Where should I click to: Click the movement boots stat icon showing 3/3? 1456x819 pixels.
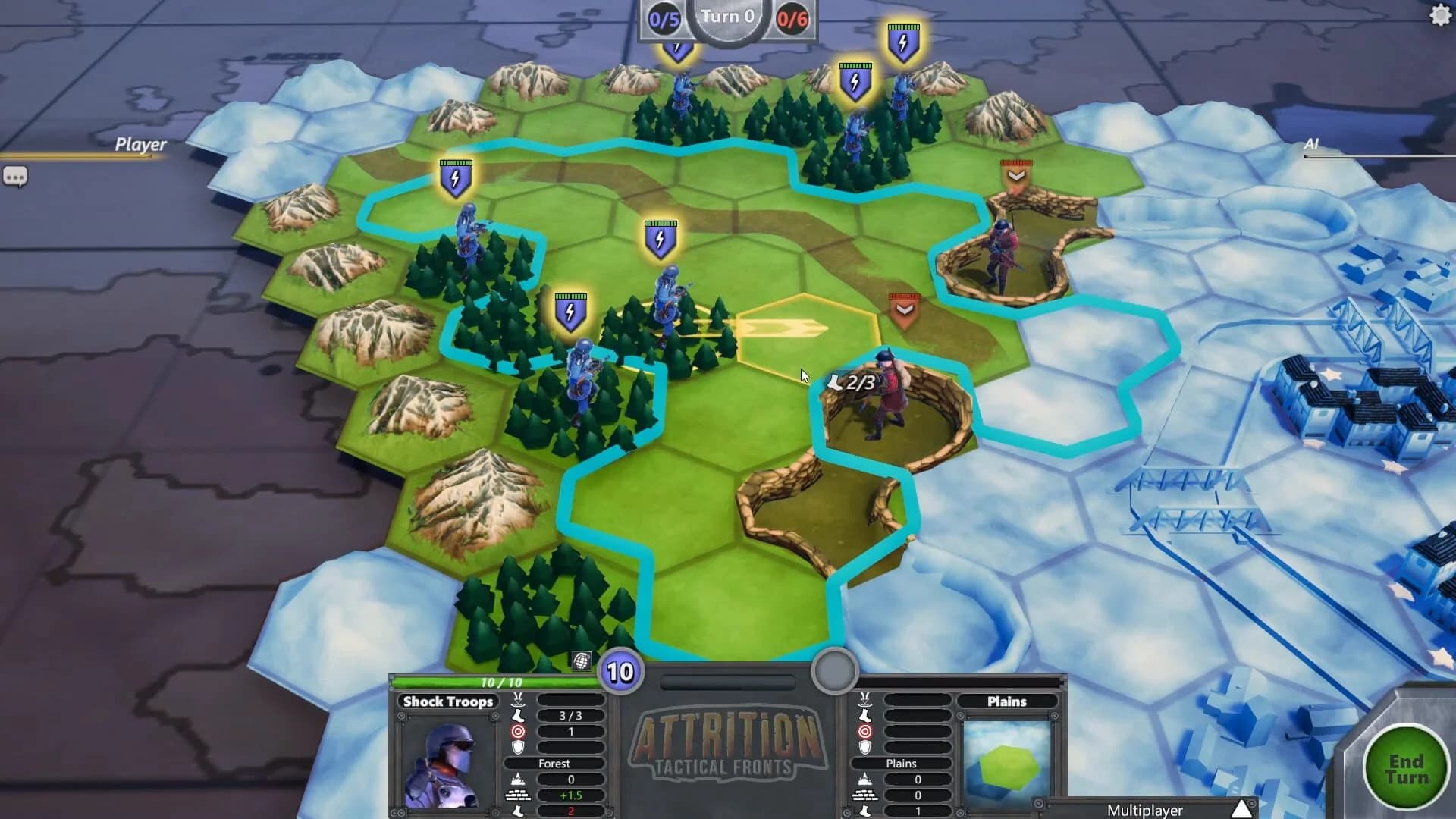coord(517,716)
